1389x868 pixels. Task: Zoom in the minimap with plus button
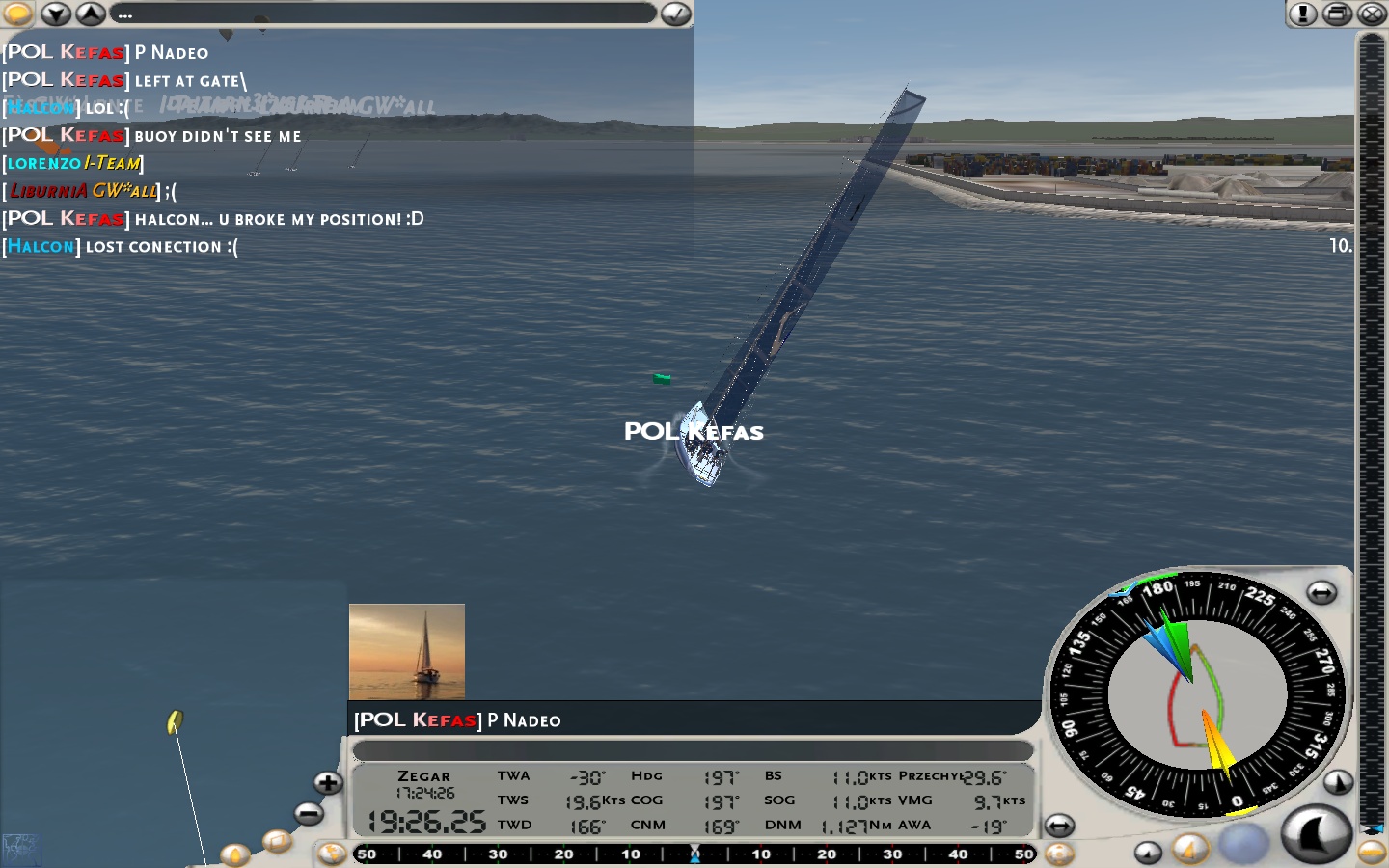(328, 782)
